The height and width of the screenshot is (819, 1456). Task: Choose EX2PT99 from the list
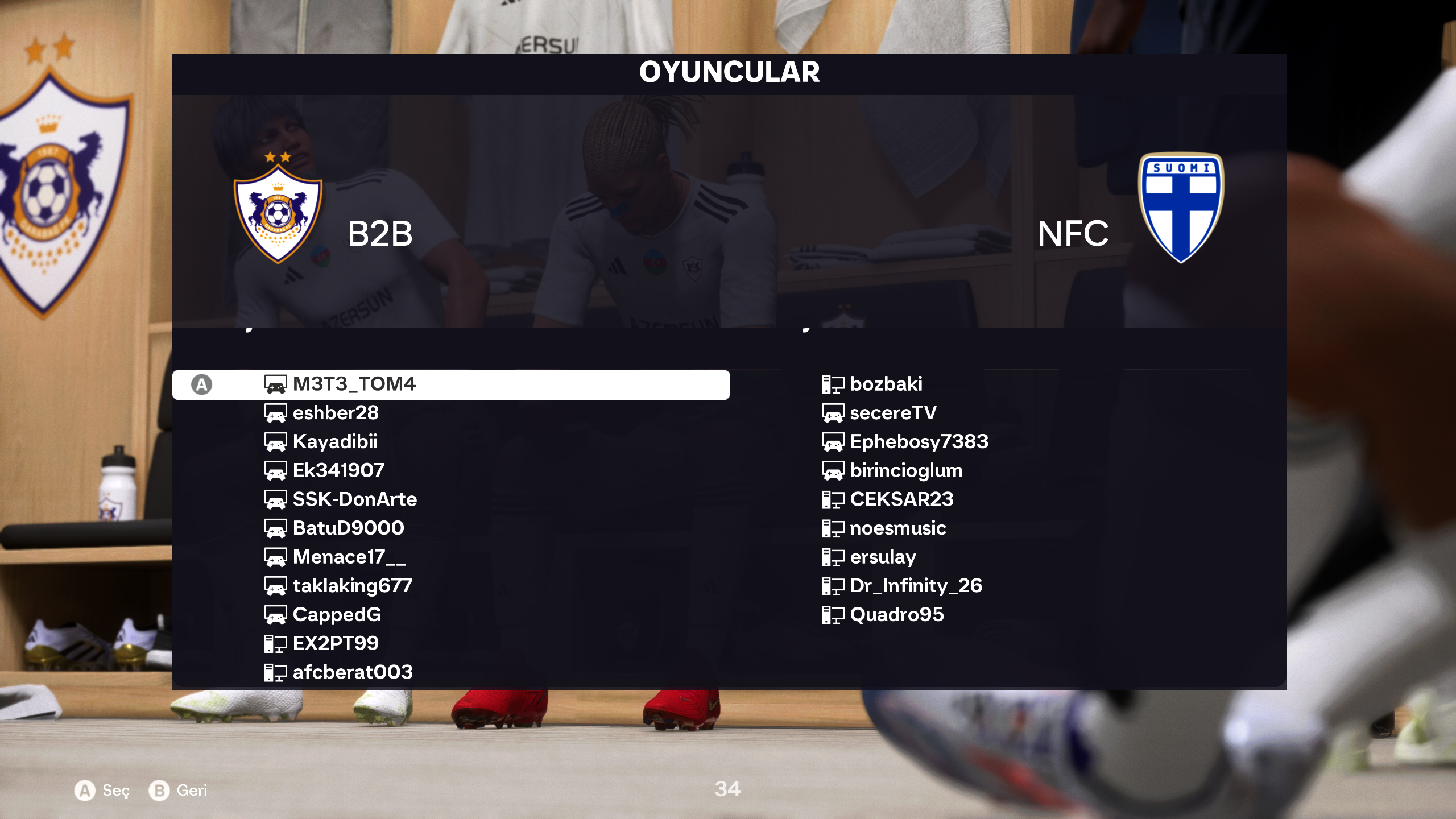click(x=336, y=643)
